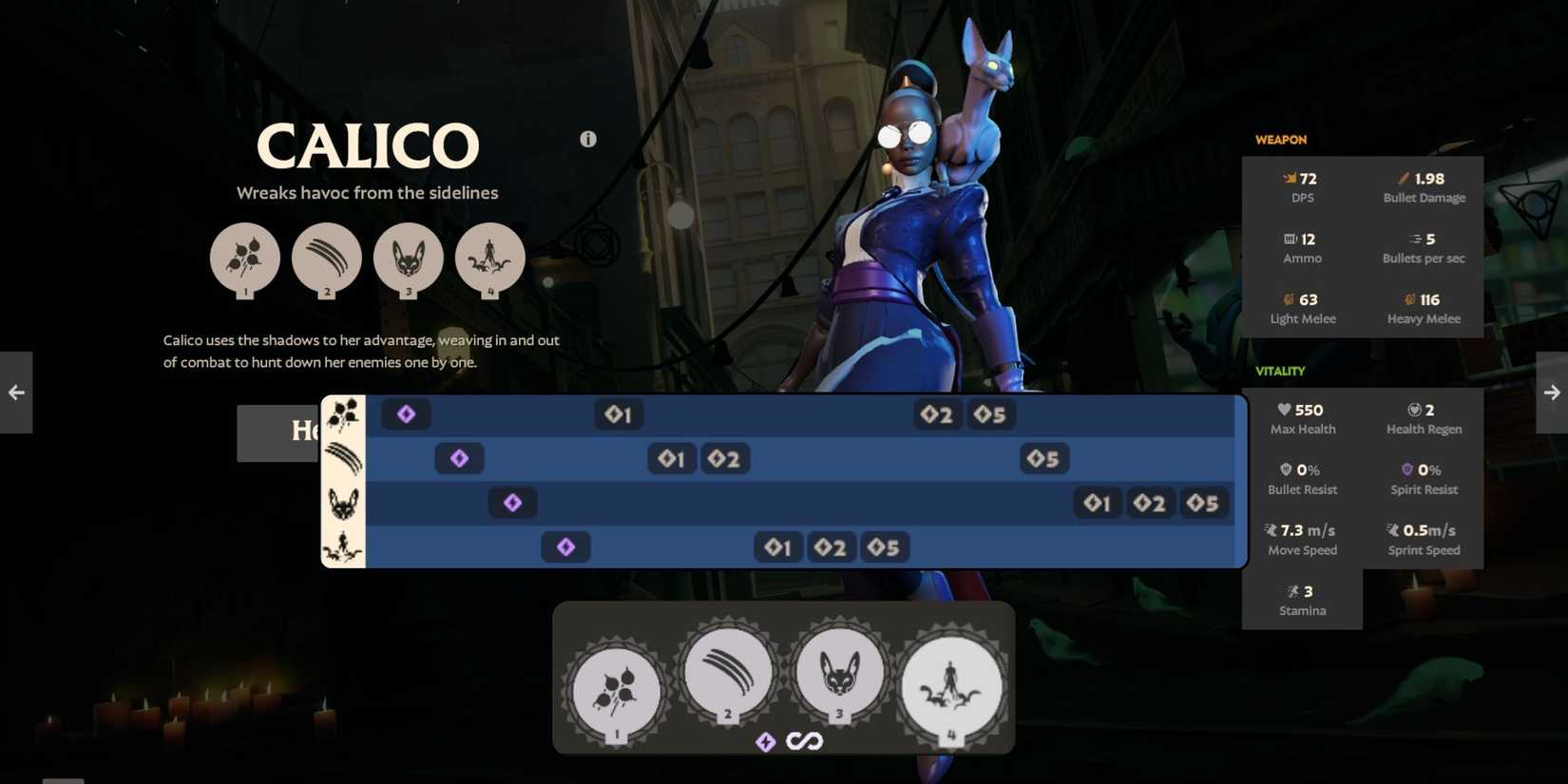Screen dimensions: 1568x784
Task: Click the info circle beside the CALICO title
Action: point(588,139)
